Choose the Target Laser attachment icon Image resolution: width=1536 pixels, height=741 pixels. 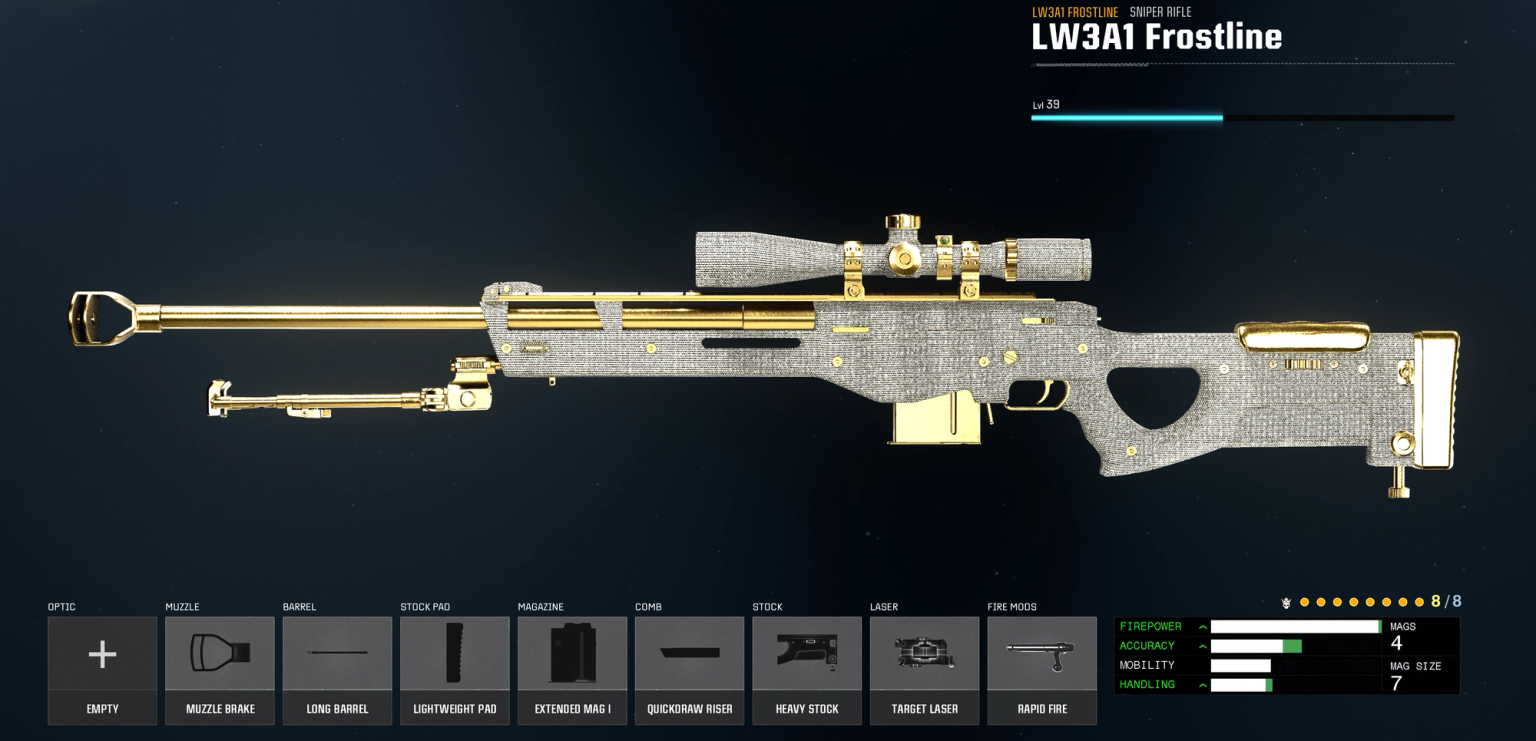pos(924,653)
